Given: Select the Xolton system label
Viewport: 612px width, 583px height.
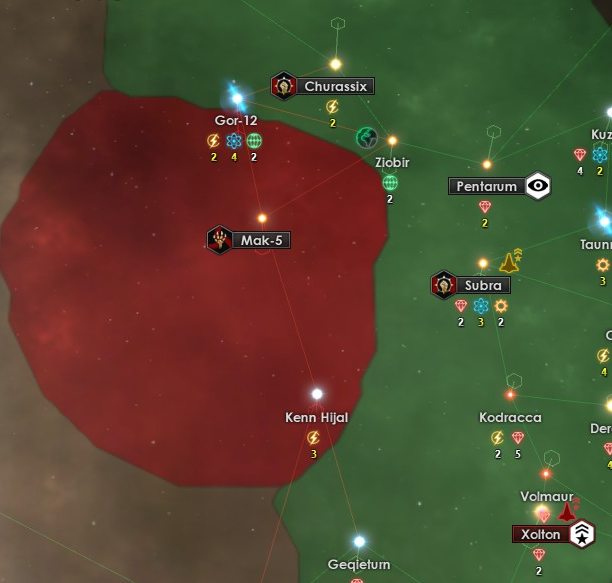Looking at the screenshot, I should pyautogui.click(x=541, y=535).
